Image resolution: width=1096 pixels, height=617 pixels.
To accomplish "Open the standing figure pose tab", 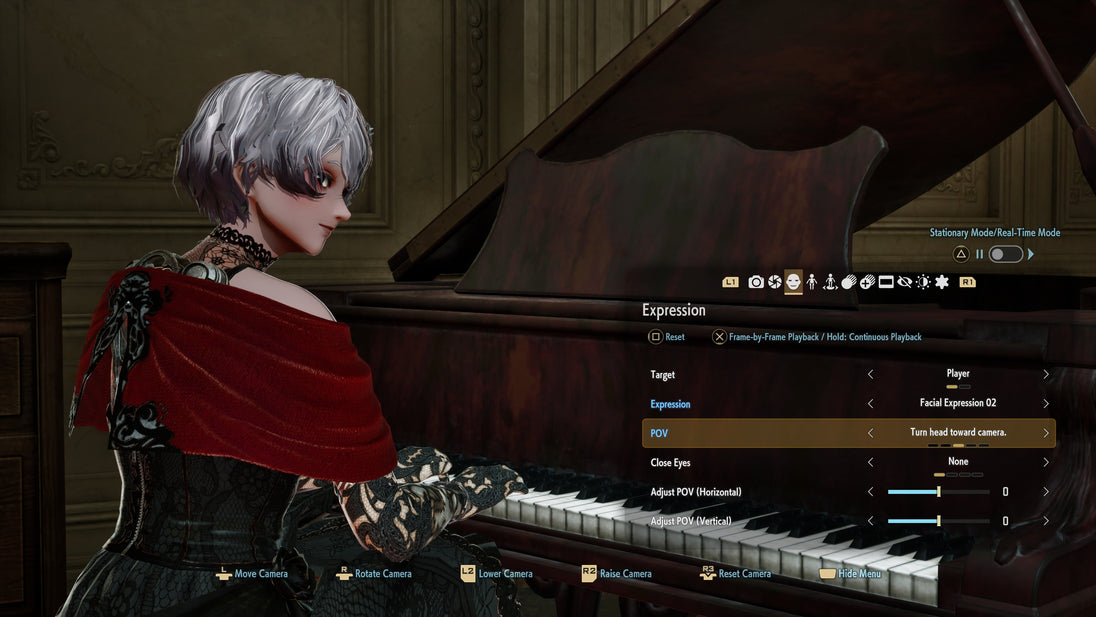I will pos(811,283).
